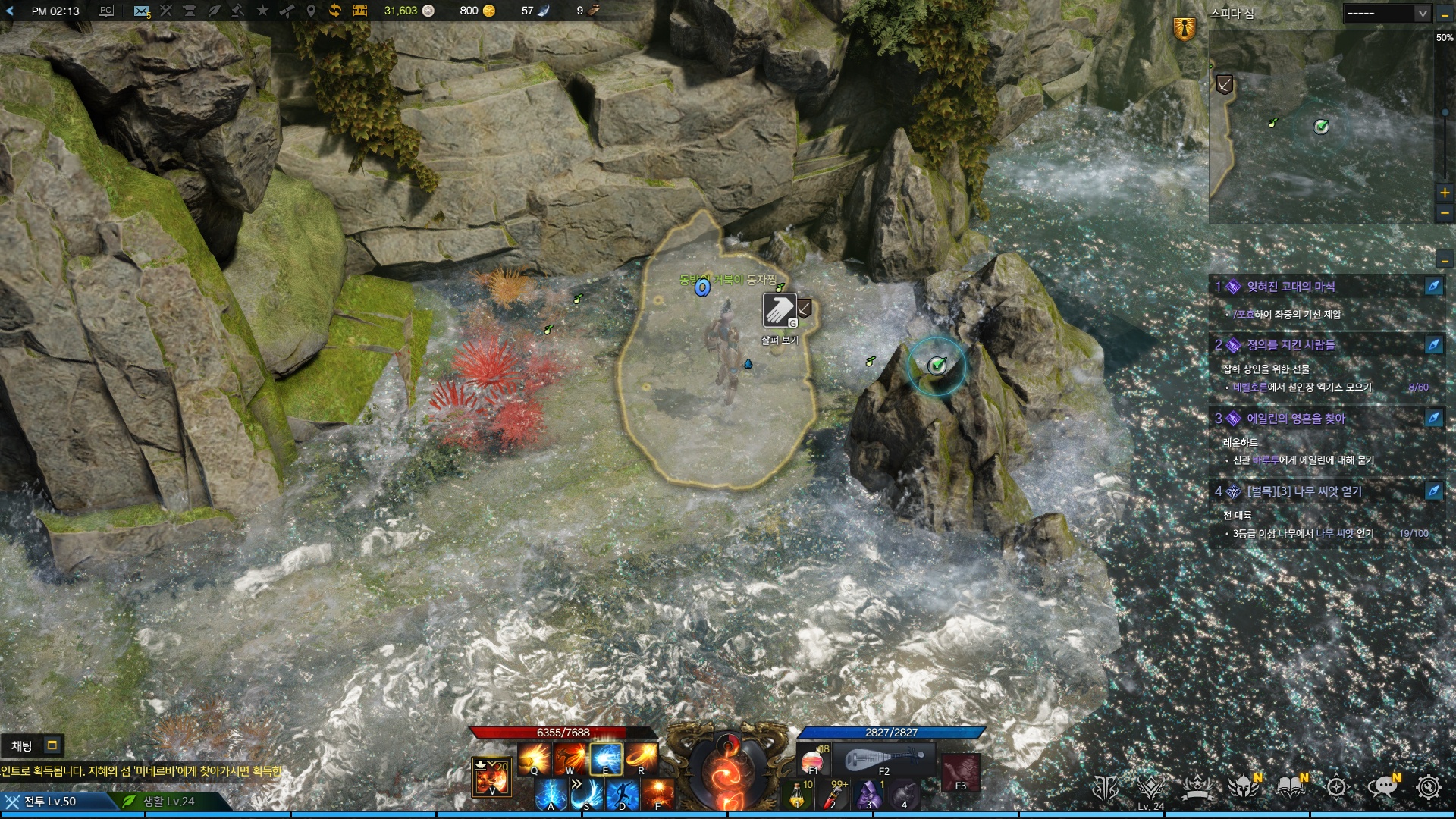
Task: Zoom in the minimap with plus button
Action: (1445, 193)
